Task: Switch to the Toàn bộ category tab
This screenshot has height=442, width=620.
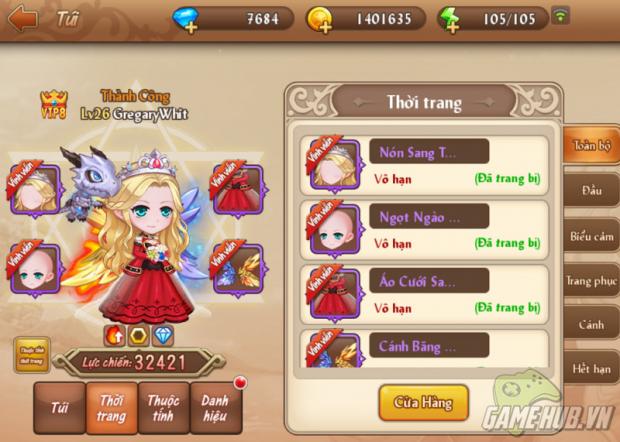Action: [591, 146]
